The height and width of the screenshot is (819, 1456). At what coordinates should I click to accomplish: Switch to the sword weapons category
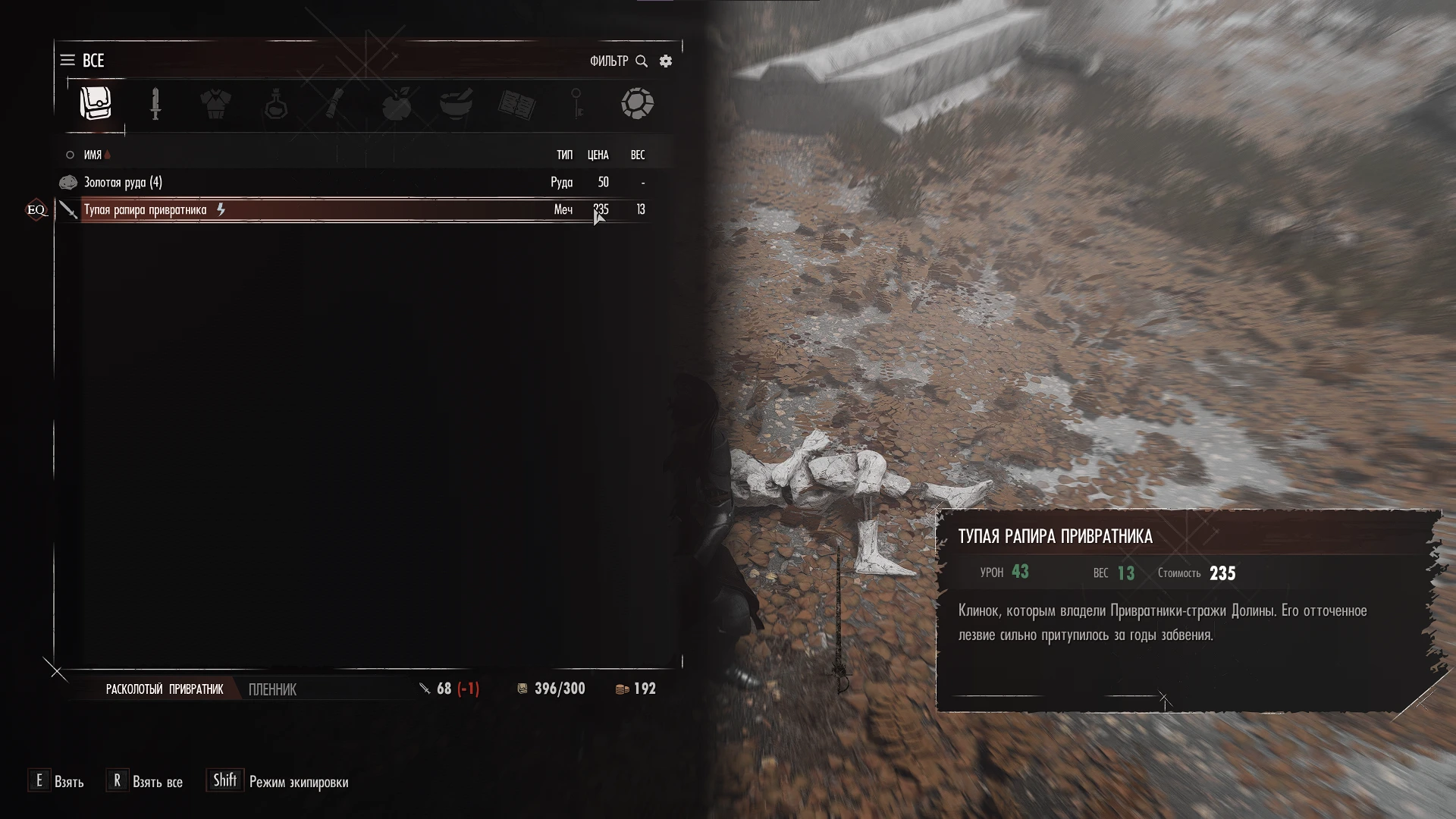click(155, 103)
